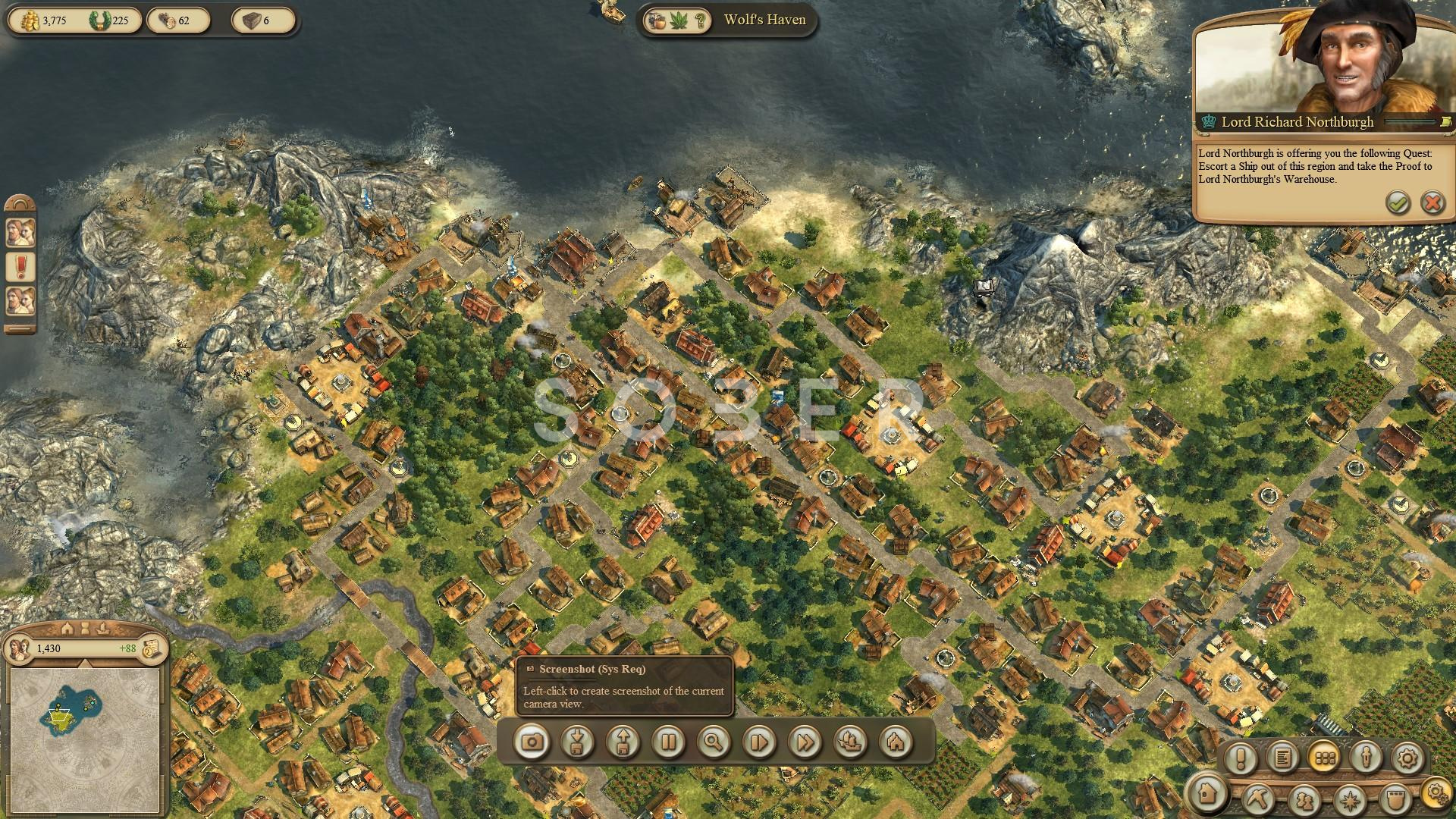Accept Lord Northburgh's quest with the green checkmark
1456x819 pixels.
[x=1398, y=202]
